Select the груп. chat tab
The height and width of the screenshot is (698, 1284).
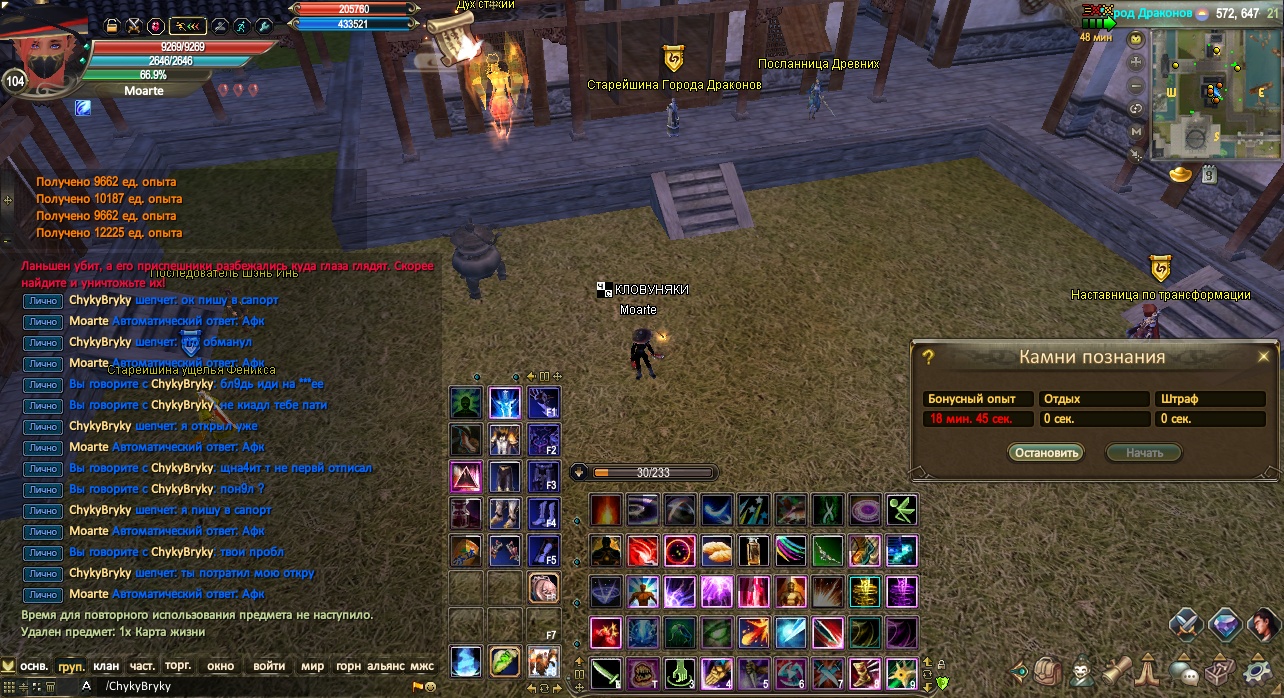[71, 665]
